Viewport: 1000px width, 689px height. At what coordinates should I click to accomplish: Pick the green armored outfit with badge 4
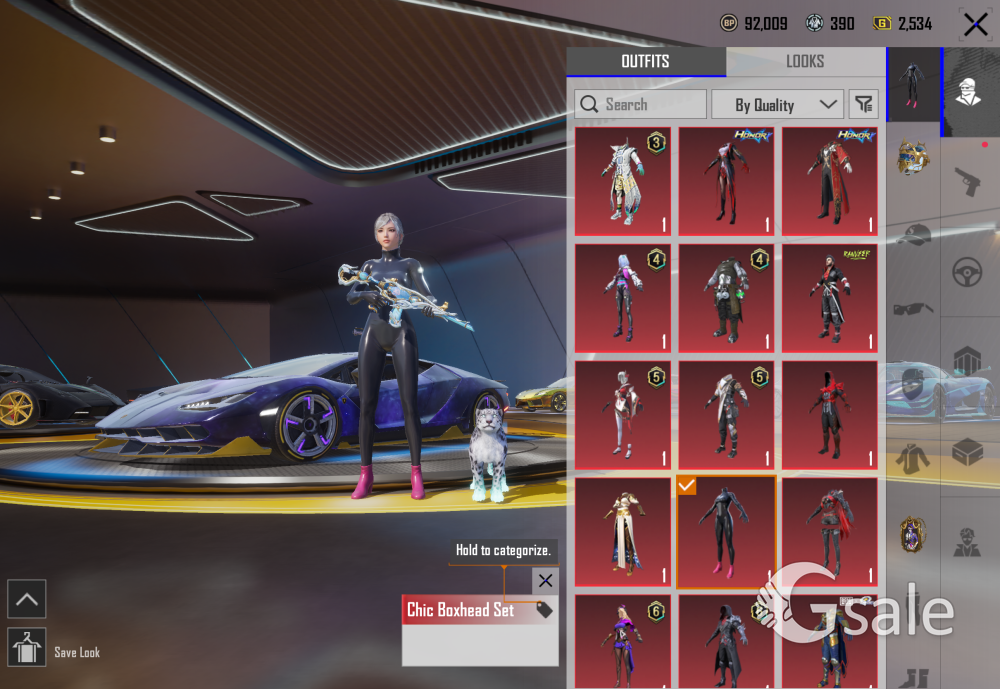(726, 298)
